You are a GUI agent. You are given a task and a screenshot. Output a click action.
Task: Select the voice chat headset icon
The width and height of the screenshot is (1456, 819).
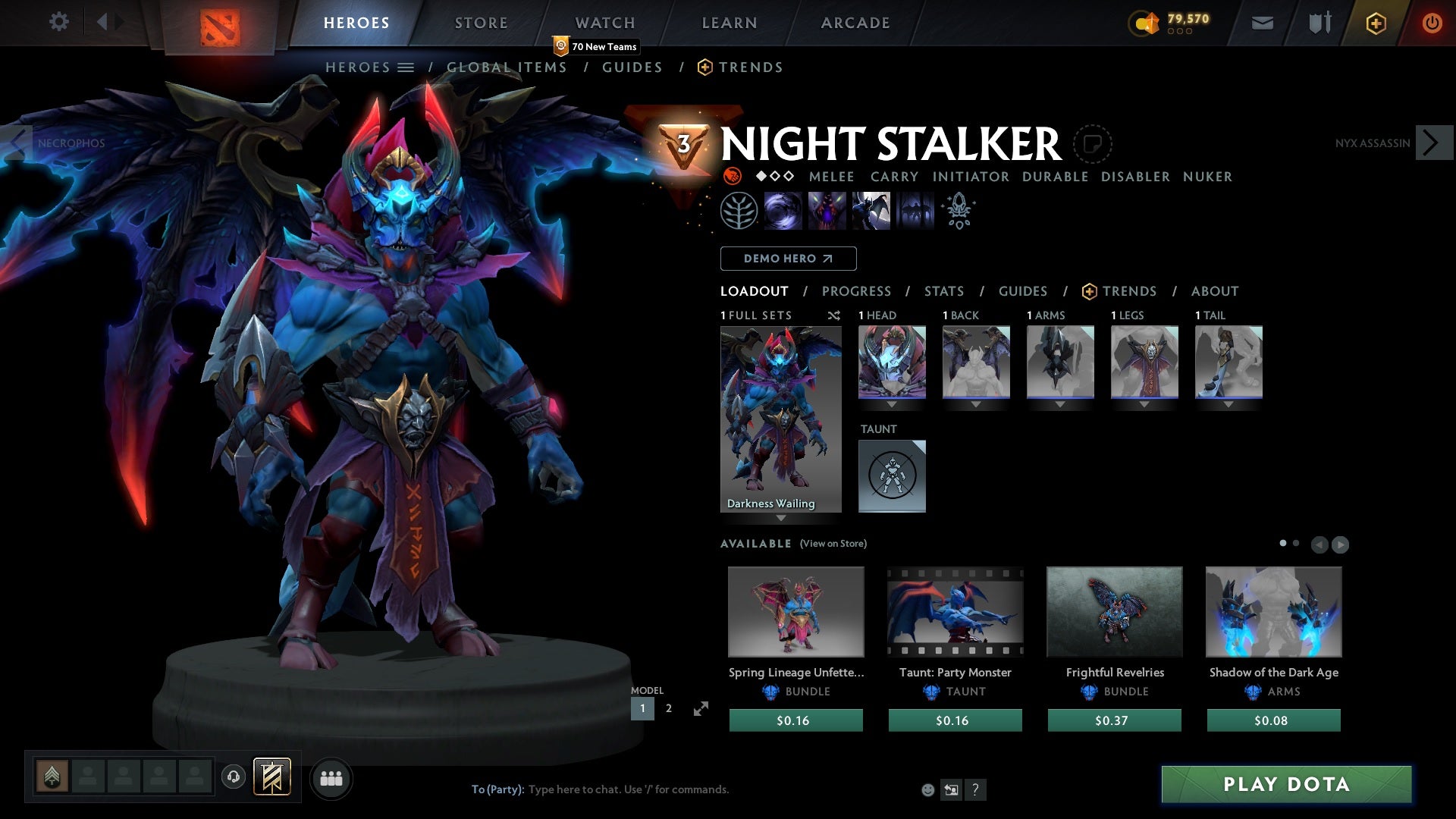(233, 777)
